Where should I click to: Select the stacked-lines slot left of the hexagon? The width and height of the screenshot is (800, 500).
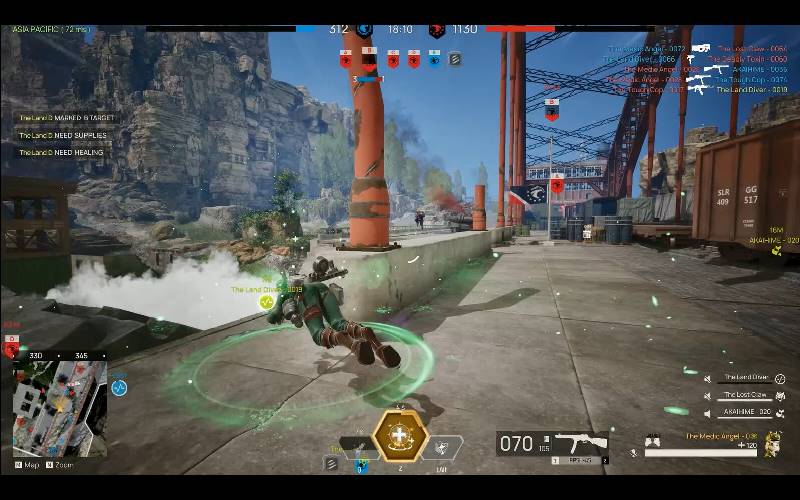331,463
